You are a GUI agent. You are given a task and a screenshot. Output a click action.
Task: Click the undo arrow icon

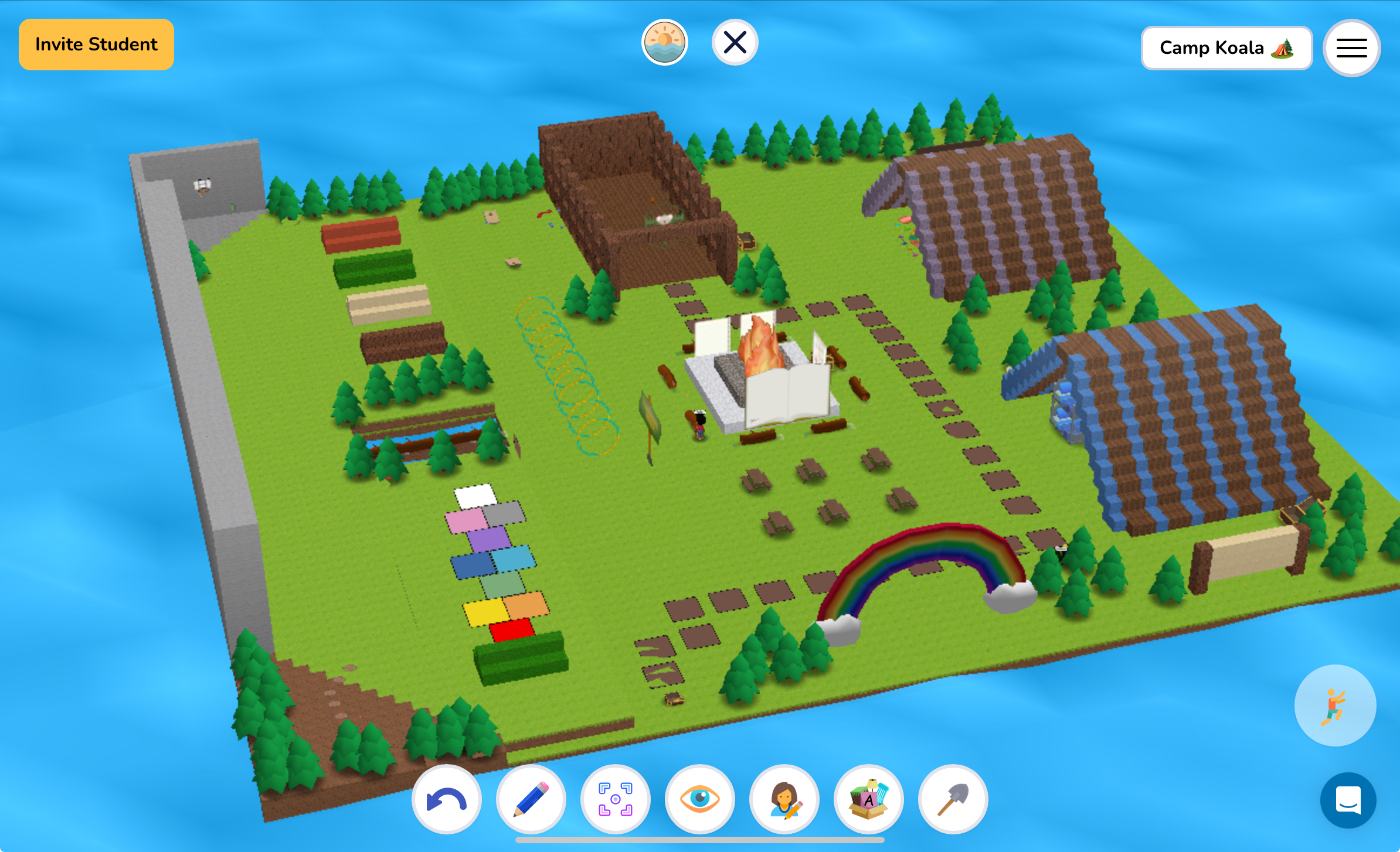click(x=446, y=799)
